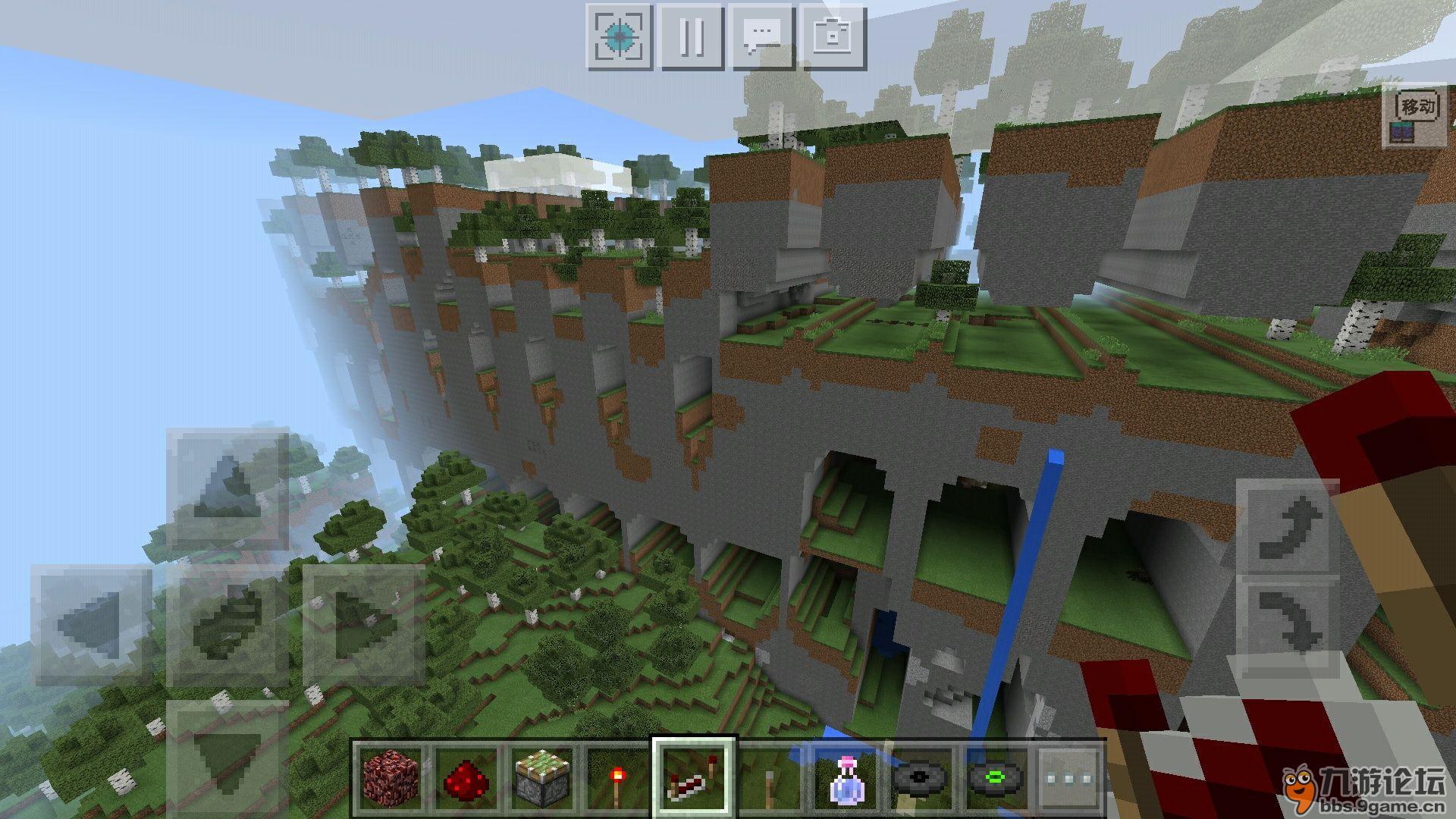The width and height of the screenshot is (1456, 819).
Task: Select the redstone torch slot
Action: tap(617, 777)
